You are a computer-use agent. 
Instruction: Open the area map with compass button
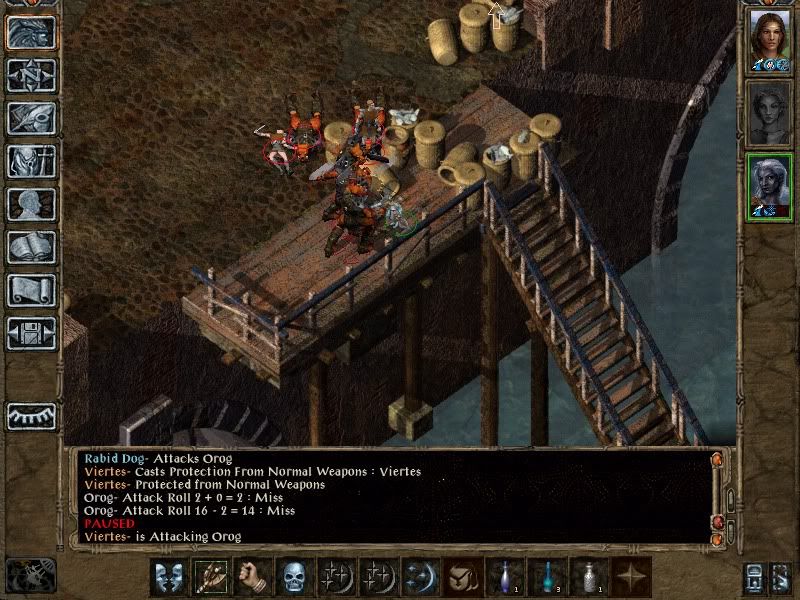(31, 75)
